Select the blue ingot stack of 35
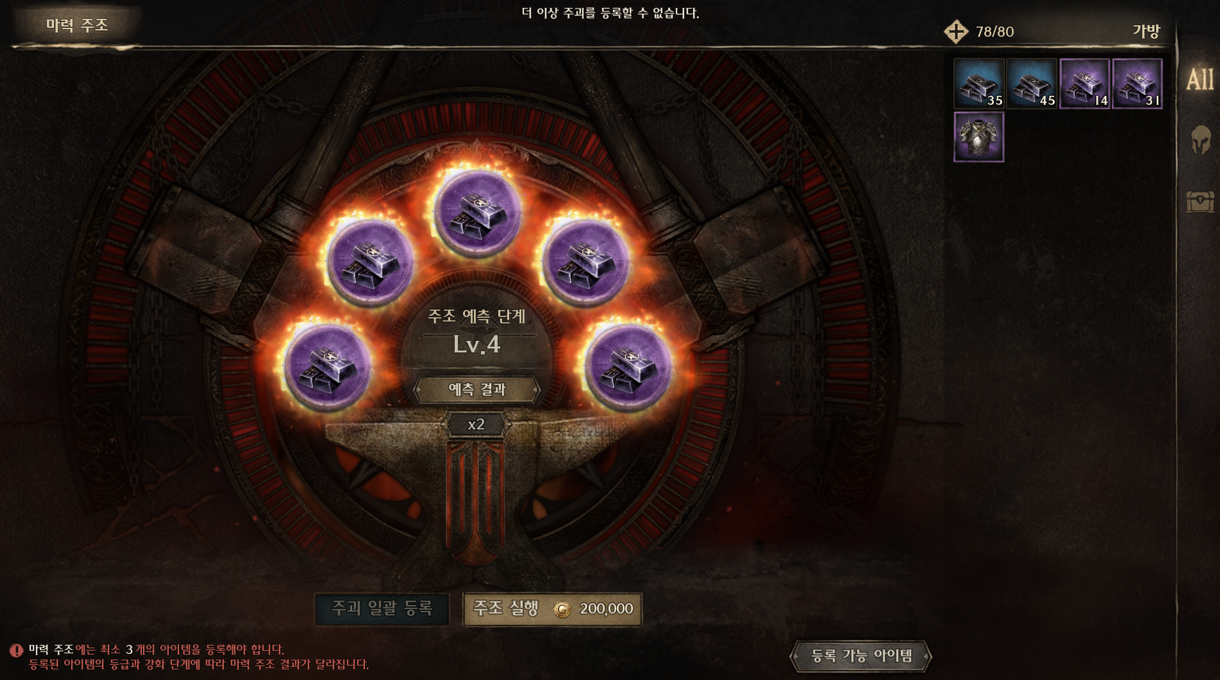Screen dimensions: 1220x680 (978, 84)
